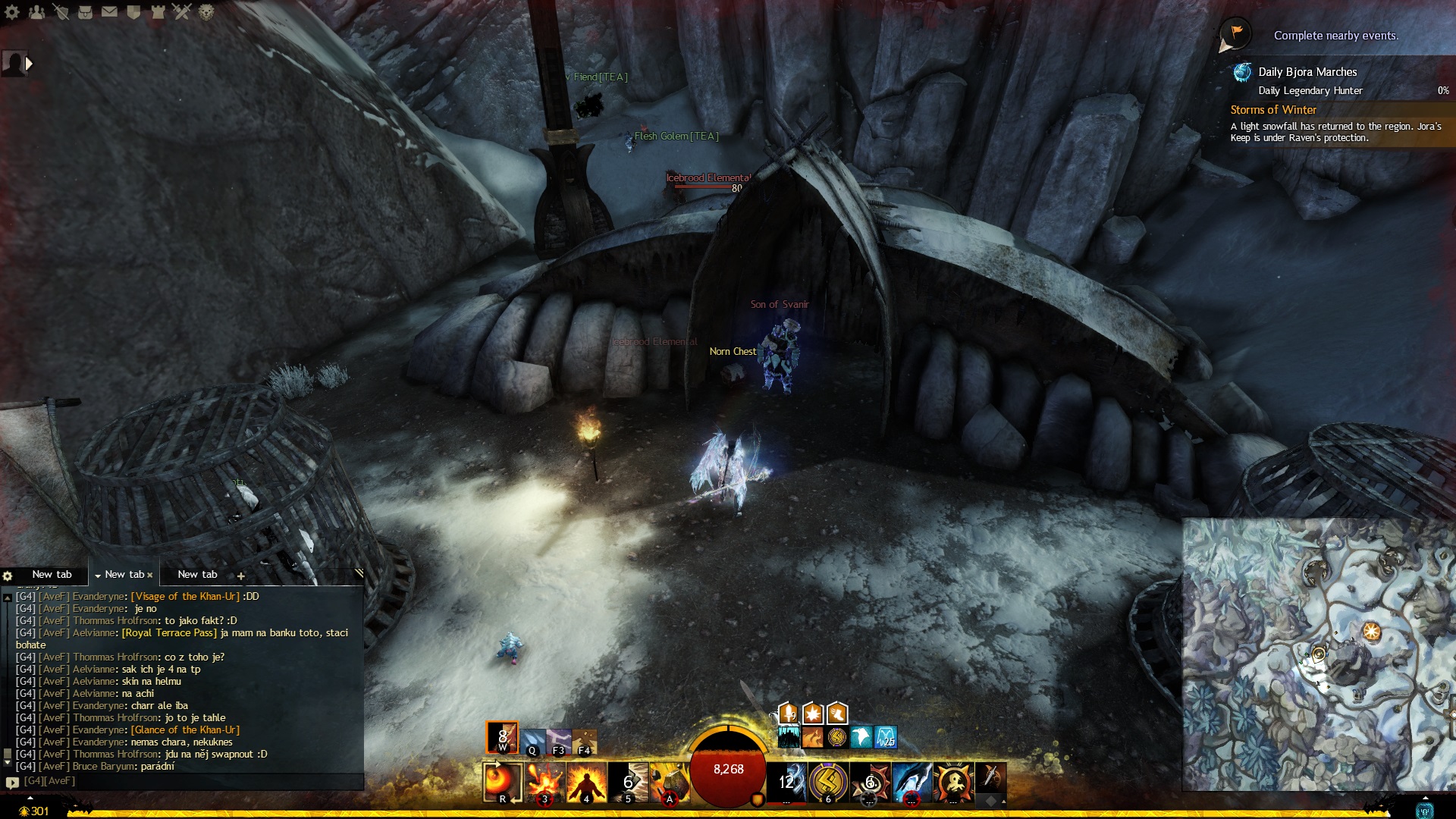
Task: Open the contacts and LFG icon
Action: 36,12
